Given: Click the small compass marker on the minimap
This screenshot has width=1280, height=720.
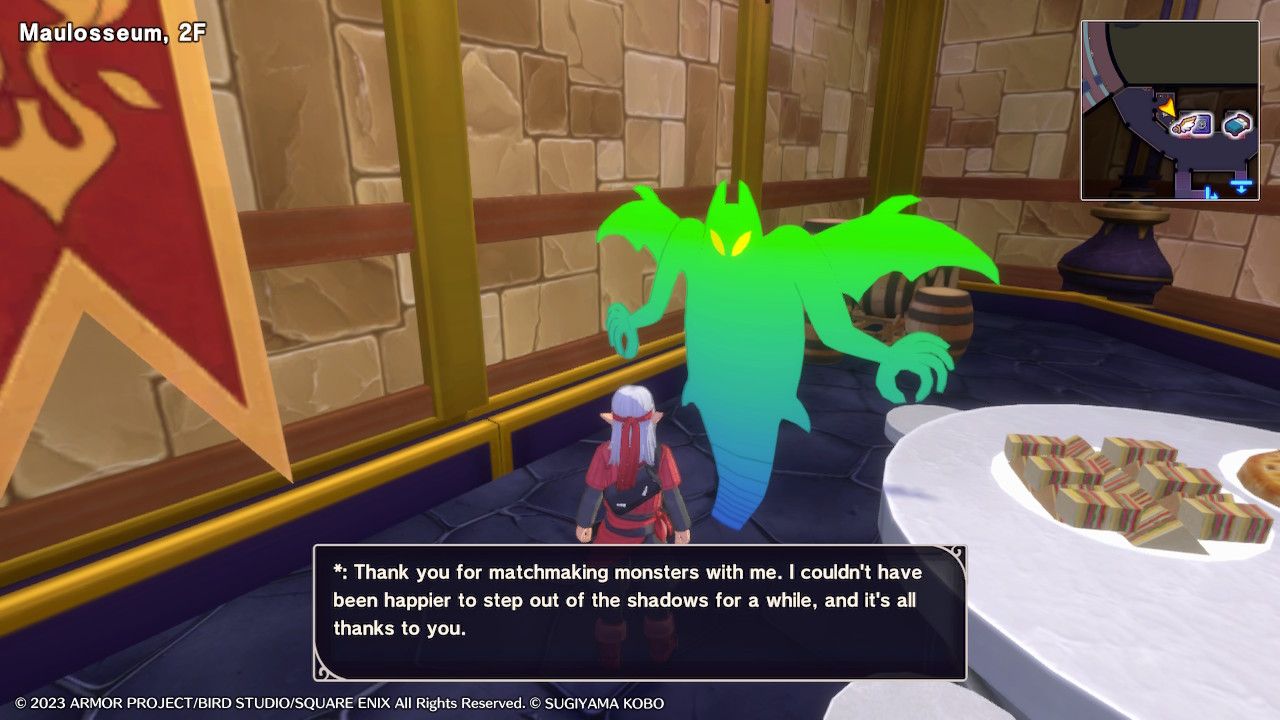Looking at the screenshot, I should (1209, 192).
